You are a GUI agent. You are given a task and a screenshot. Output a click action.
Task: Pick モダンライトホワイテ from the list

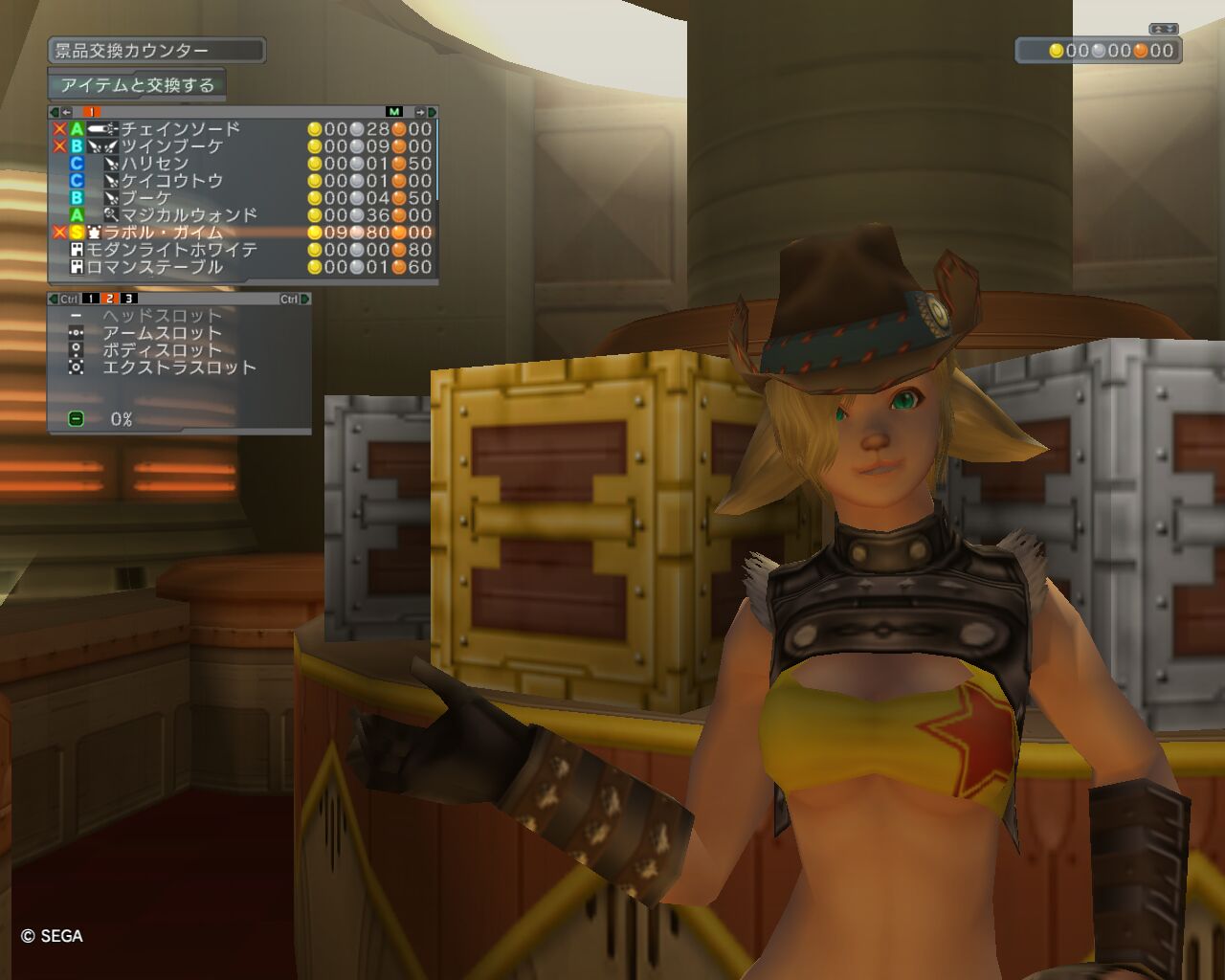click(172, 250)
